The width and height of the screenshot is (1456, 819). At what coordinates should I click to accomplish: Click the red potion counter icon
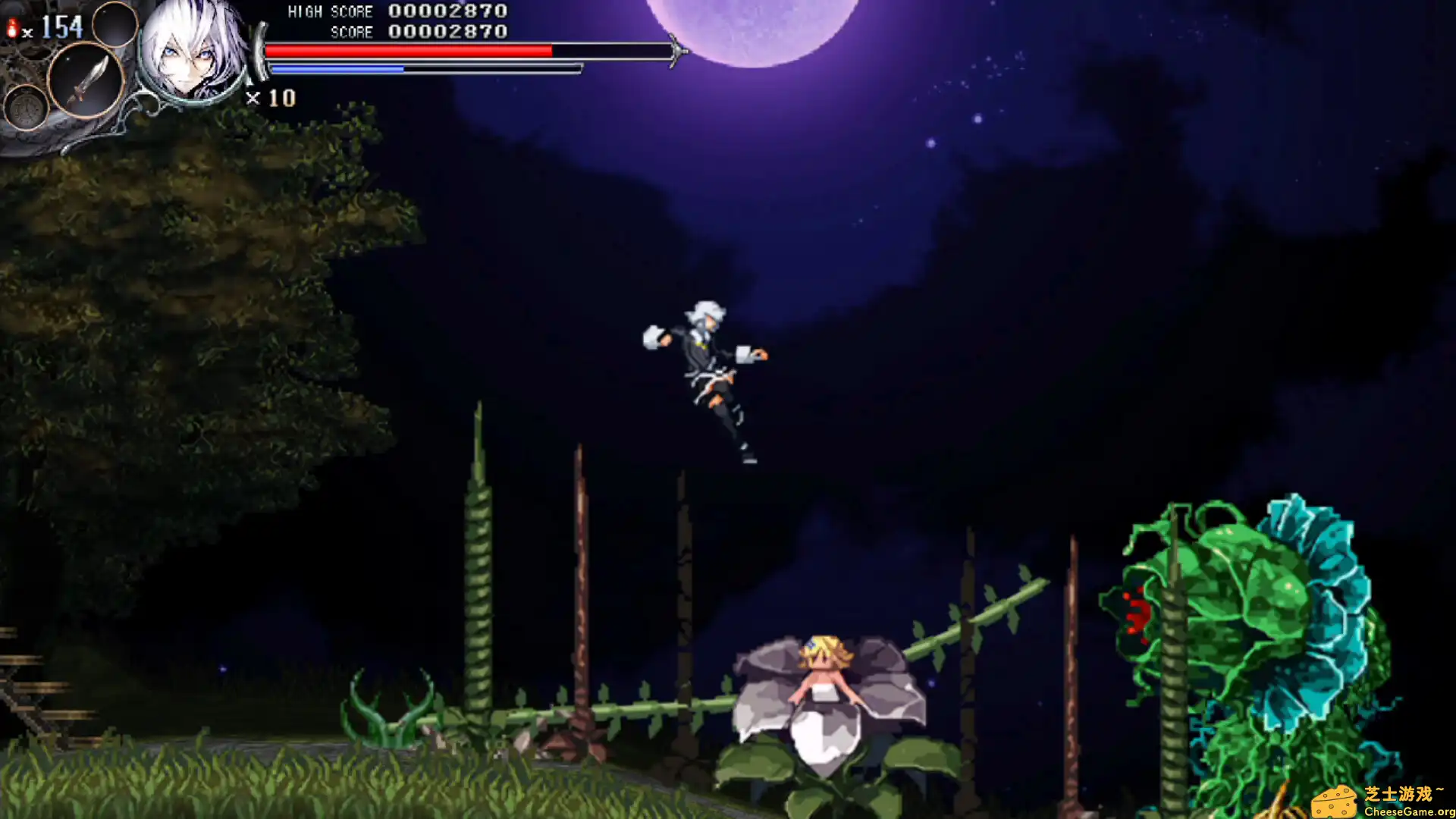pyautogui.click(x=12, y=26)
